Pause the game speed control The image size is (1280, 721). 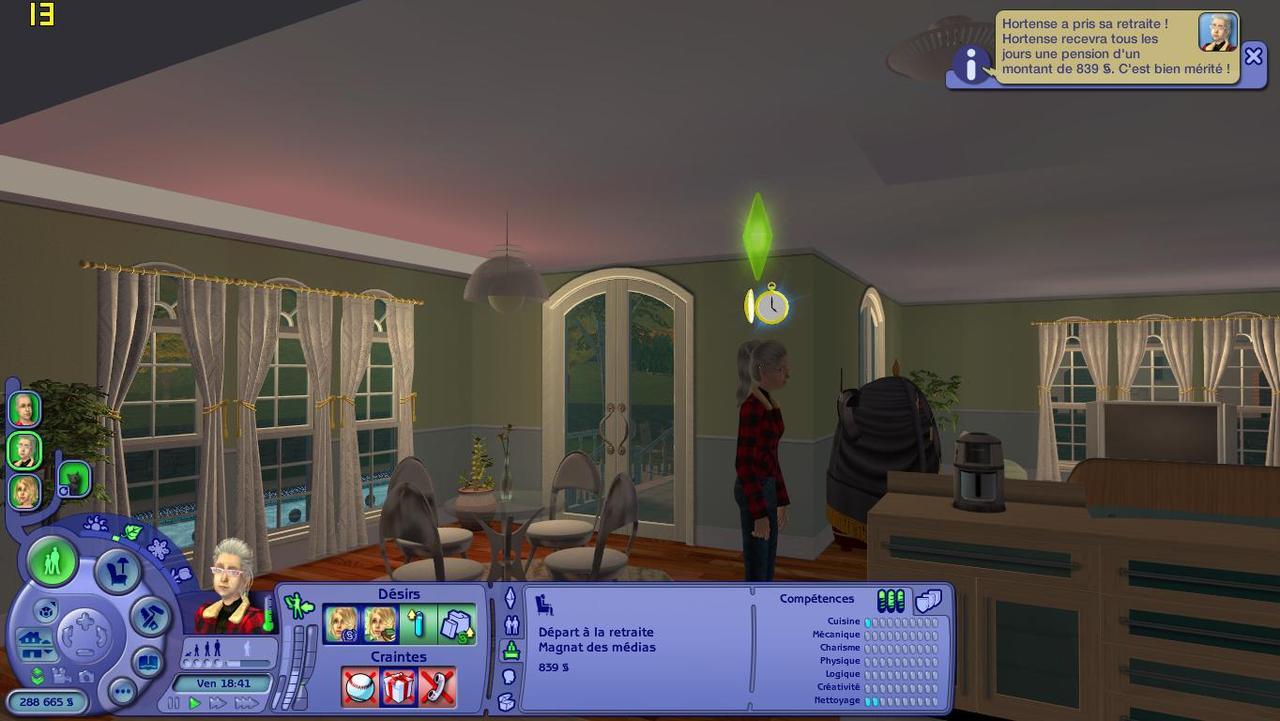[174, 703]
